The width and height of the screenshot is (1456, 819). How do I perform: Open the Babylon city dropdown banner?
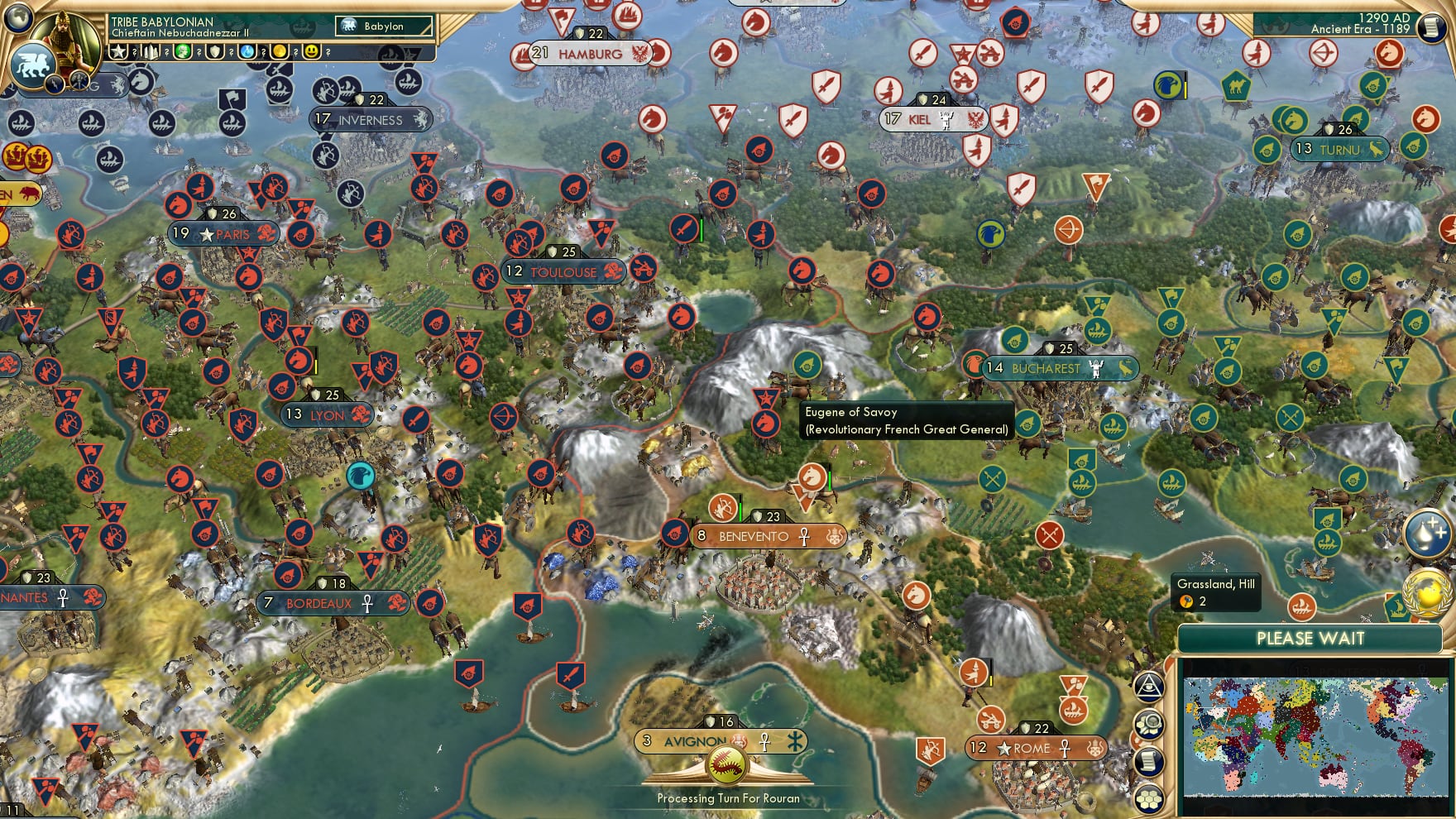pos(383,26)
